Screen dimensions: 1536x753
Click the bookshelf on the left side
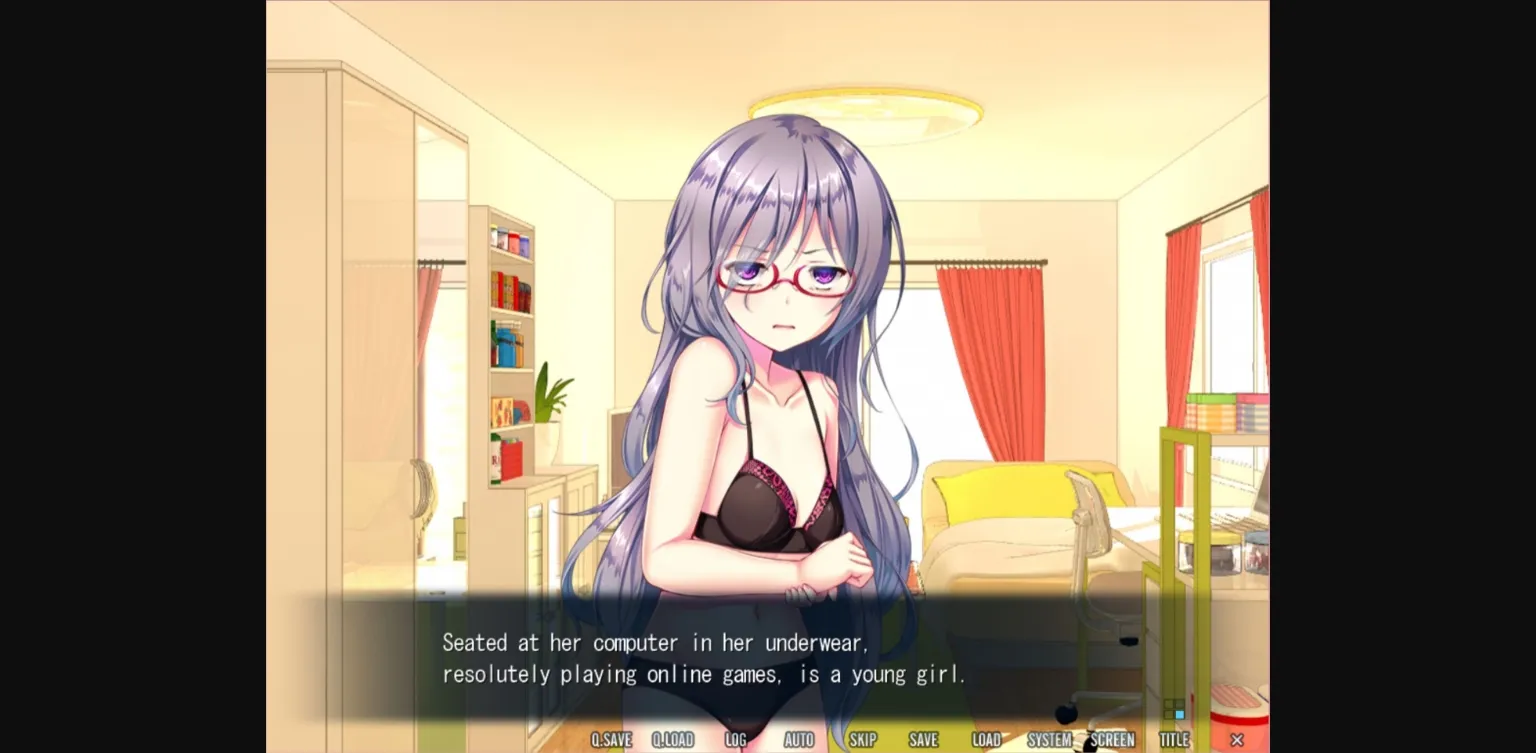click(x=508, y=350)
